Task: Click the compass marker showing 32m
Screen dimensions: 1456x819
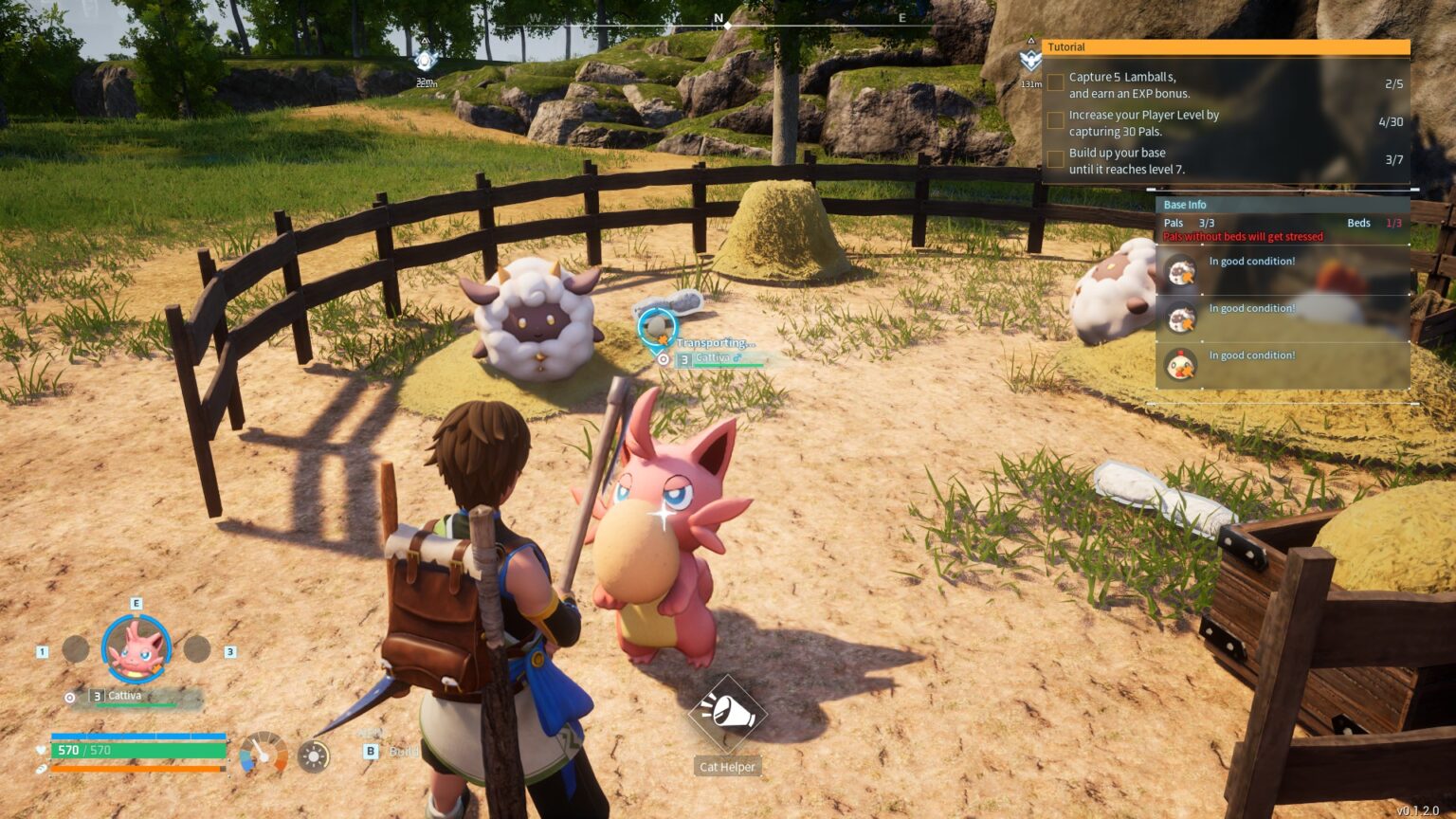Action: [426, 63]
